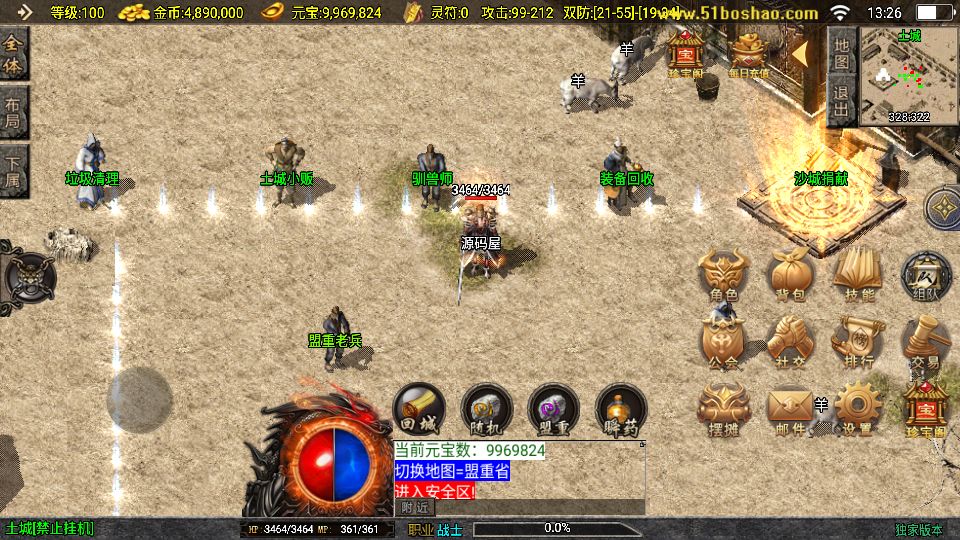The image size is (960, 540).
Task: Open the 背包 bag inventory
Action: [790, 275]
